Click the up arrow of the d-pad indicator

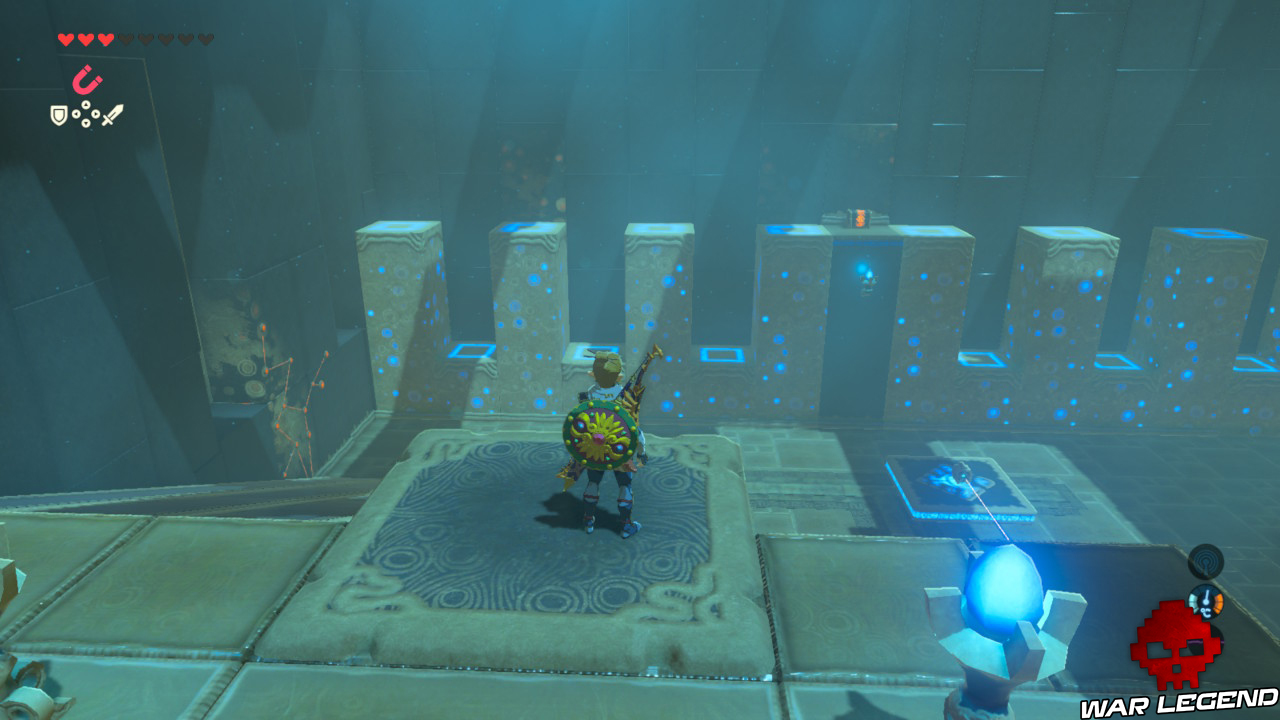tap(85, 104)
